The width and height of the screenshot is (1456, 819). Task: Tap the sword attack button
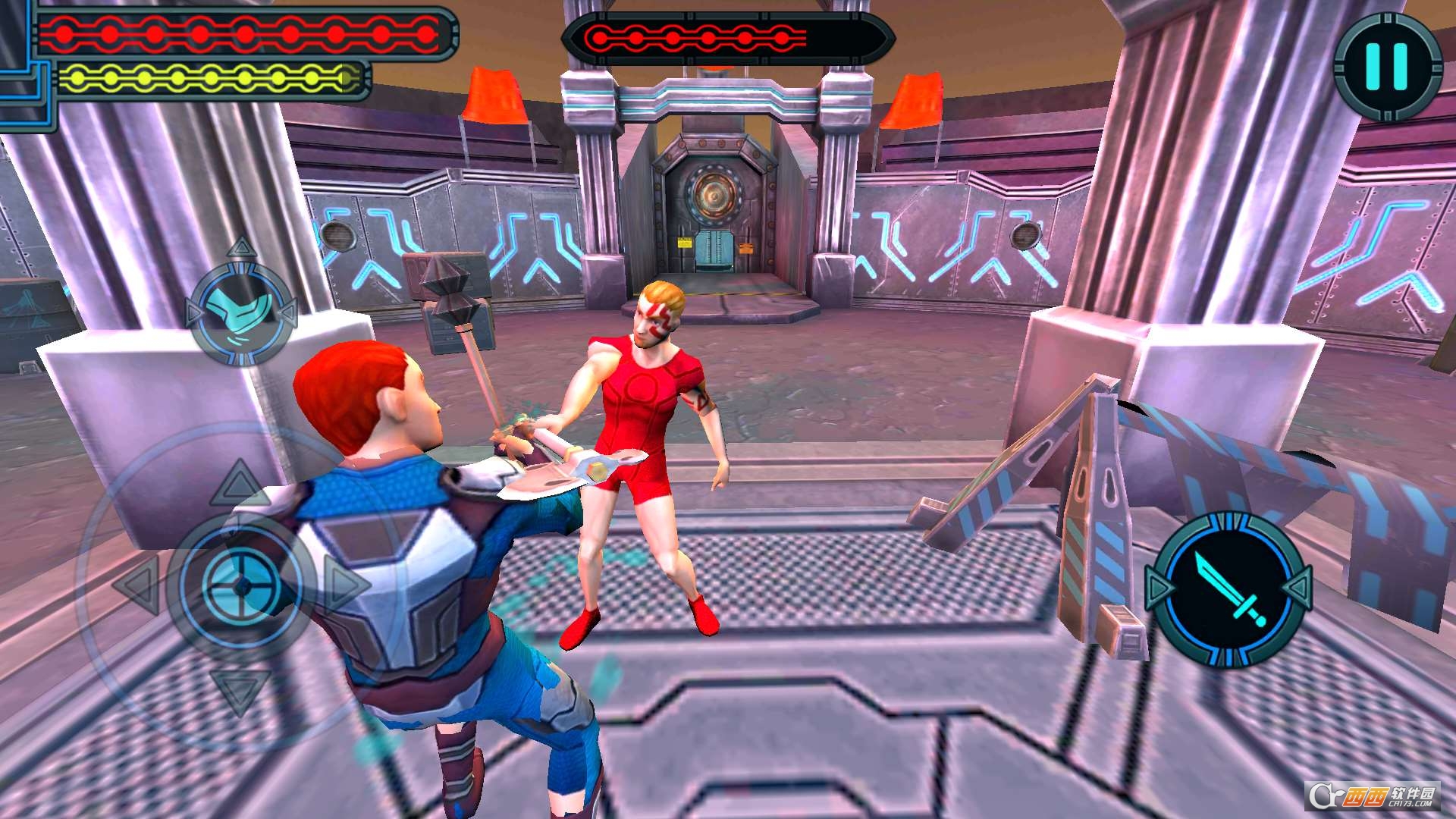(x=1228, y=590)
